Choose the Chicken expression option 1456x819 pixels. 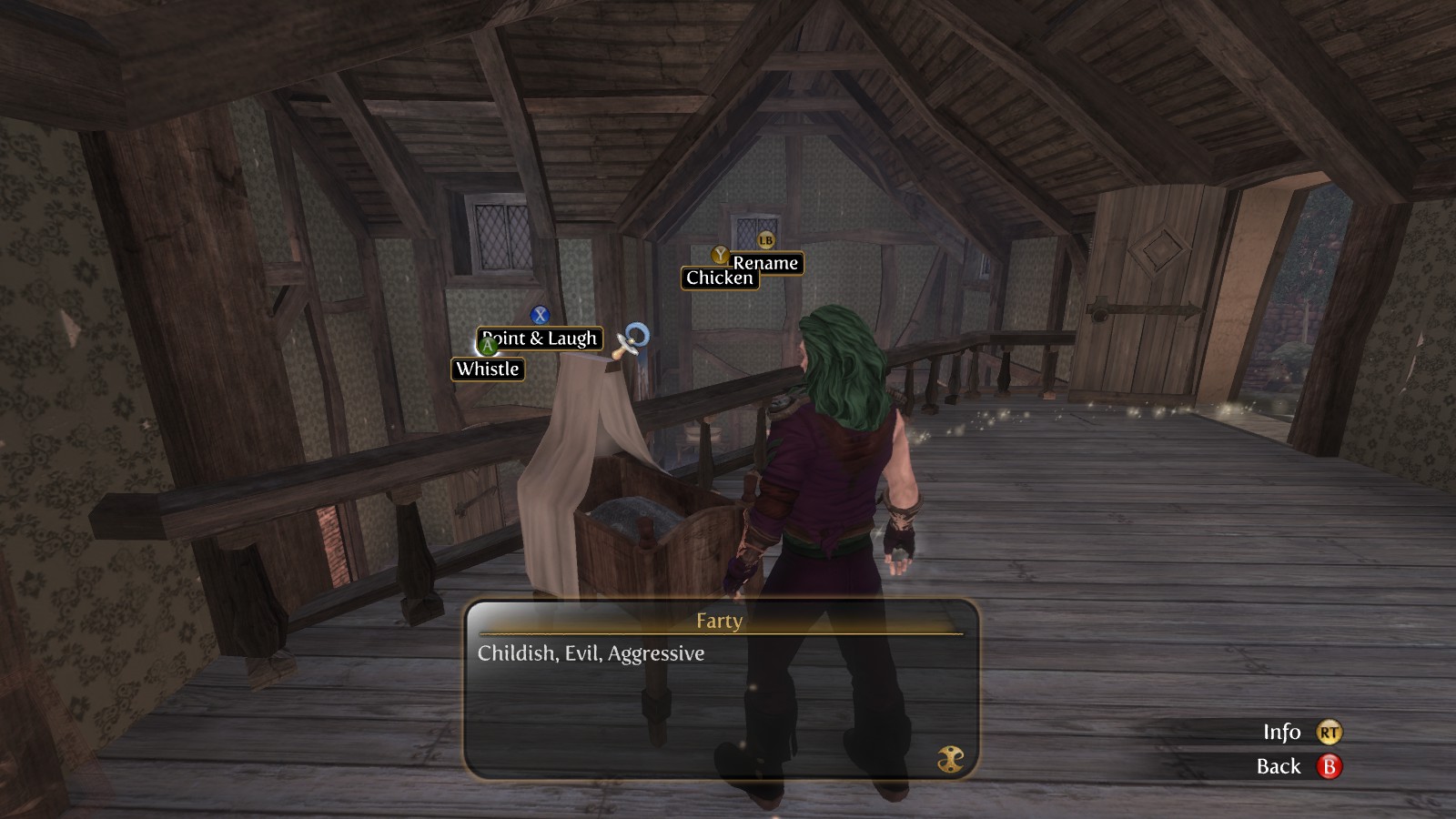pyautogui.click(x=719, y=278)
